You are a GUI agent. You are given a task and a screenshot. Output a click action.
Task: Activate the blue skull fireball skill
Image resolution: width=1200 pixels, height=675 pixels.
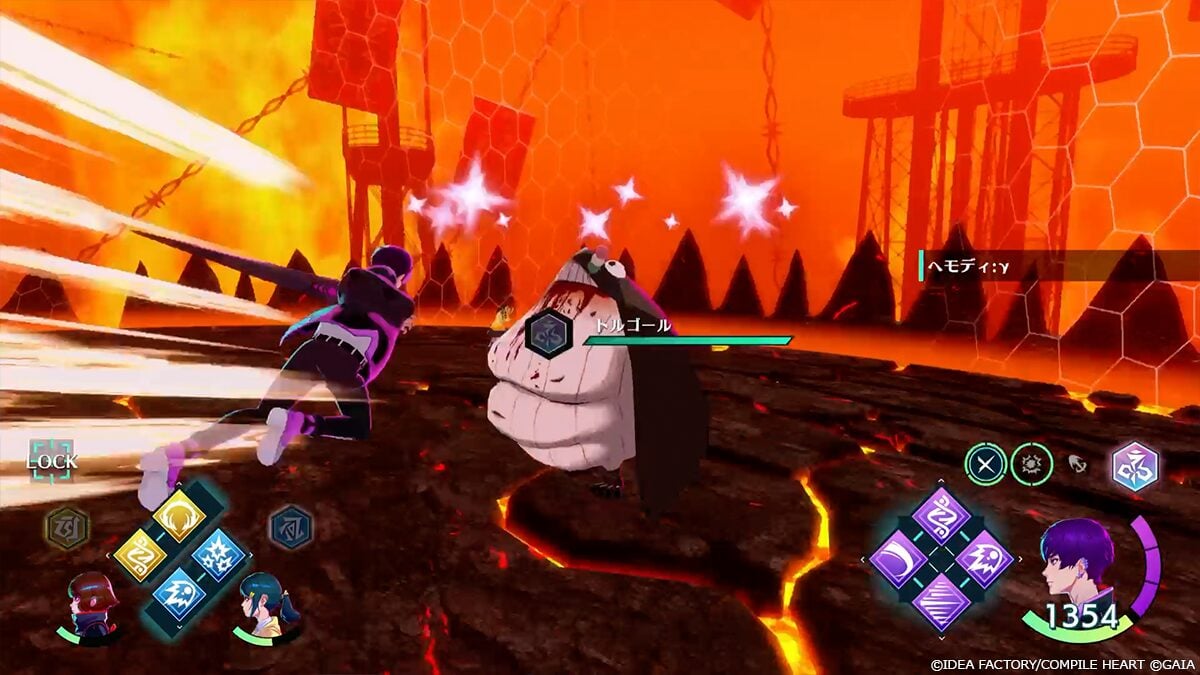(x=179, y=593)
